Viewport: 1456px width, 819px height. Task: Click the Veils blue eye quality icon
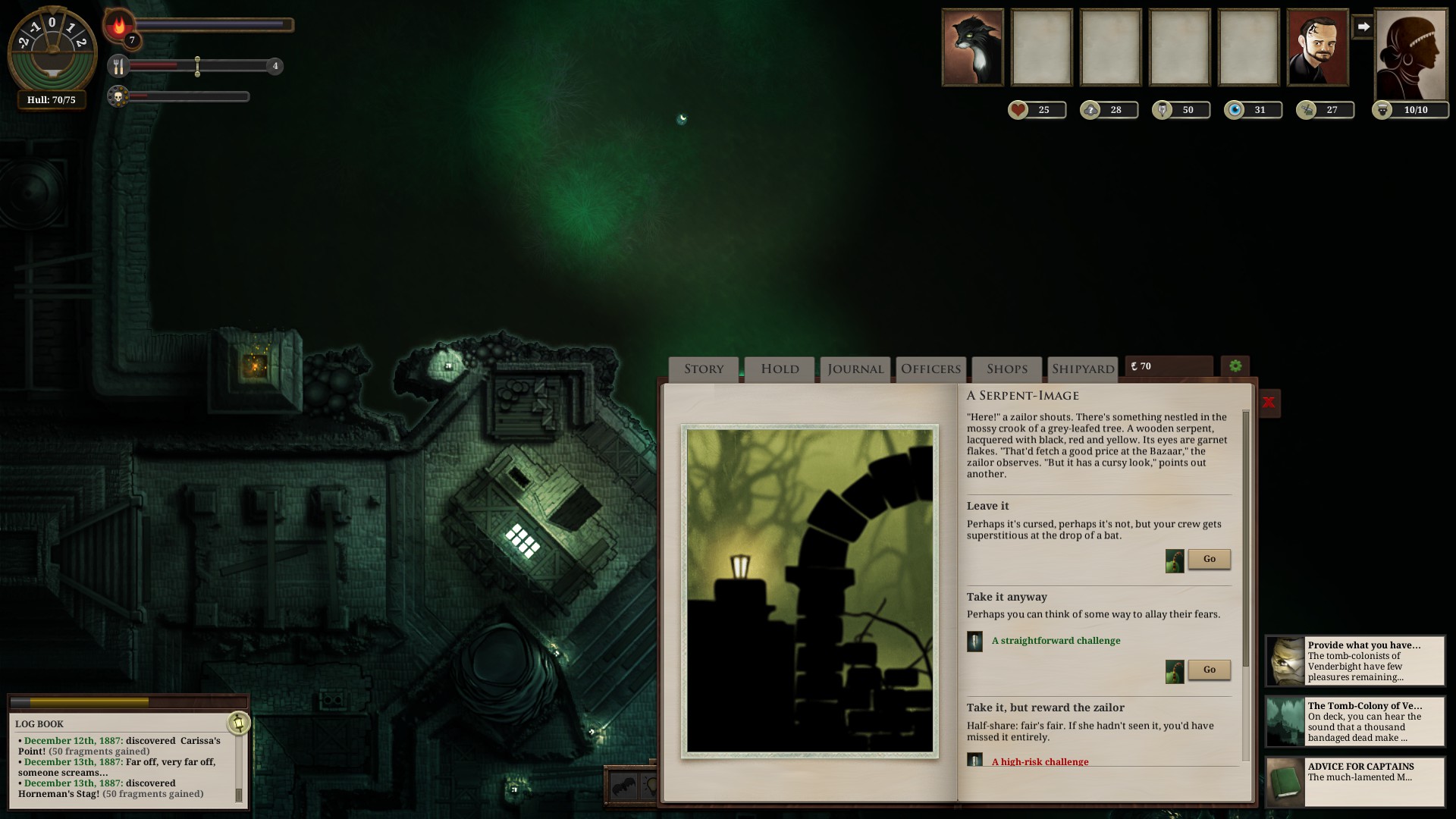(1234, 109)
